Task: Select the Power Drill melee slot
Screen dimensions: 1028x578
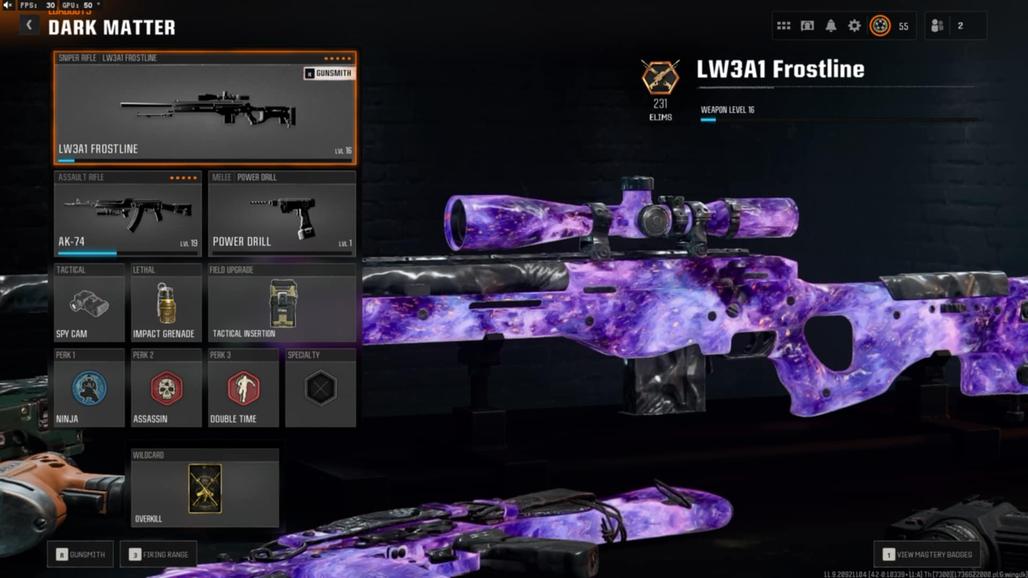Action: tap(282, 214)
